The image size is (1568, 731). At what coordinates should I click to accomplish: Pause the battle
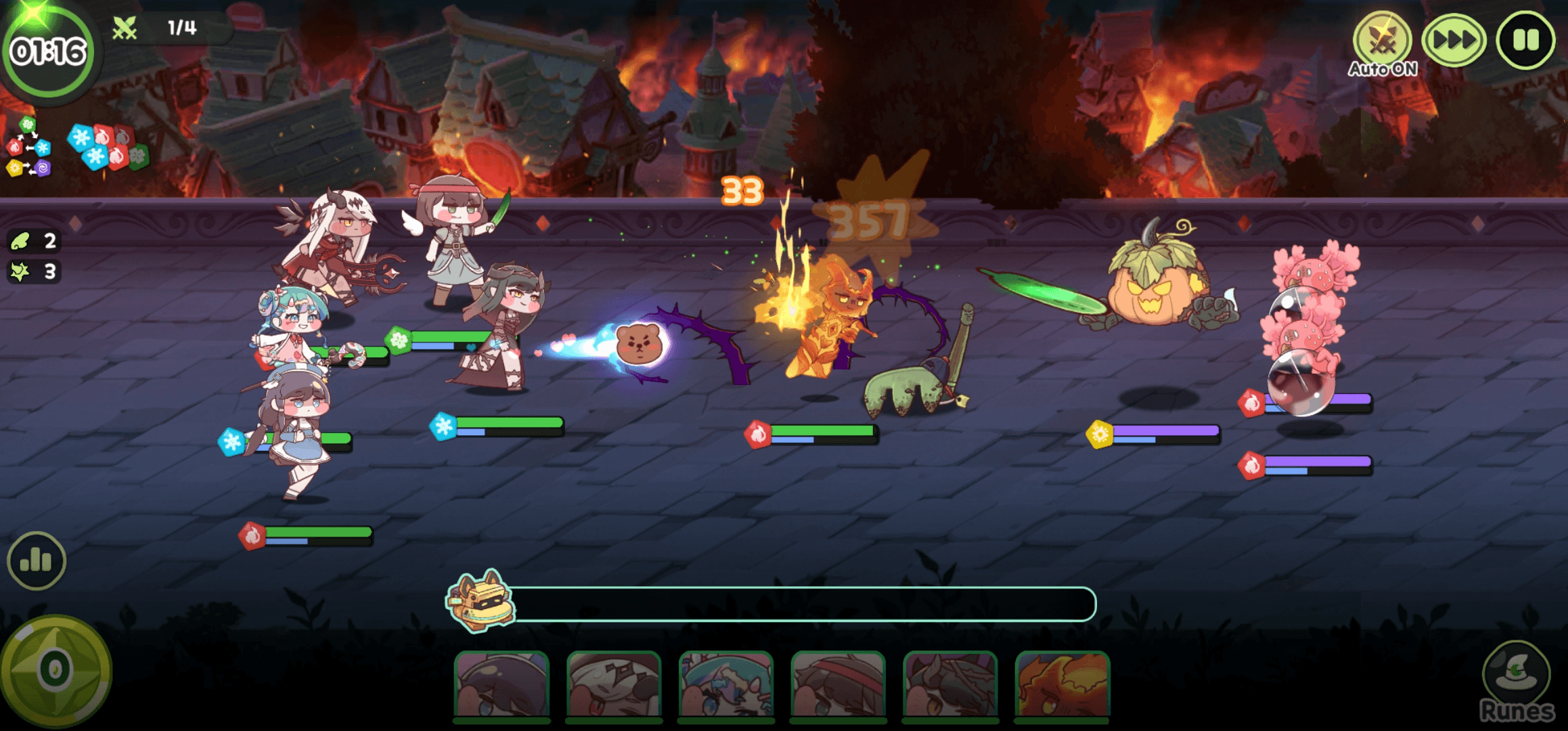1525,41
